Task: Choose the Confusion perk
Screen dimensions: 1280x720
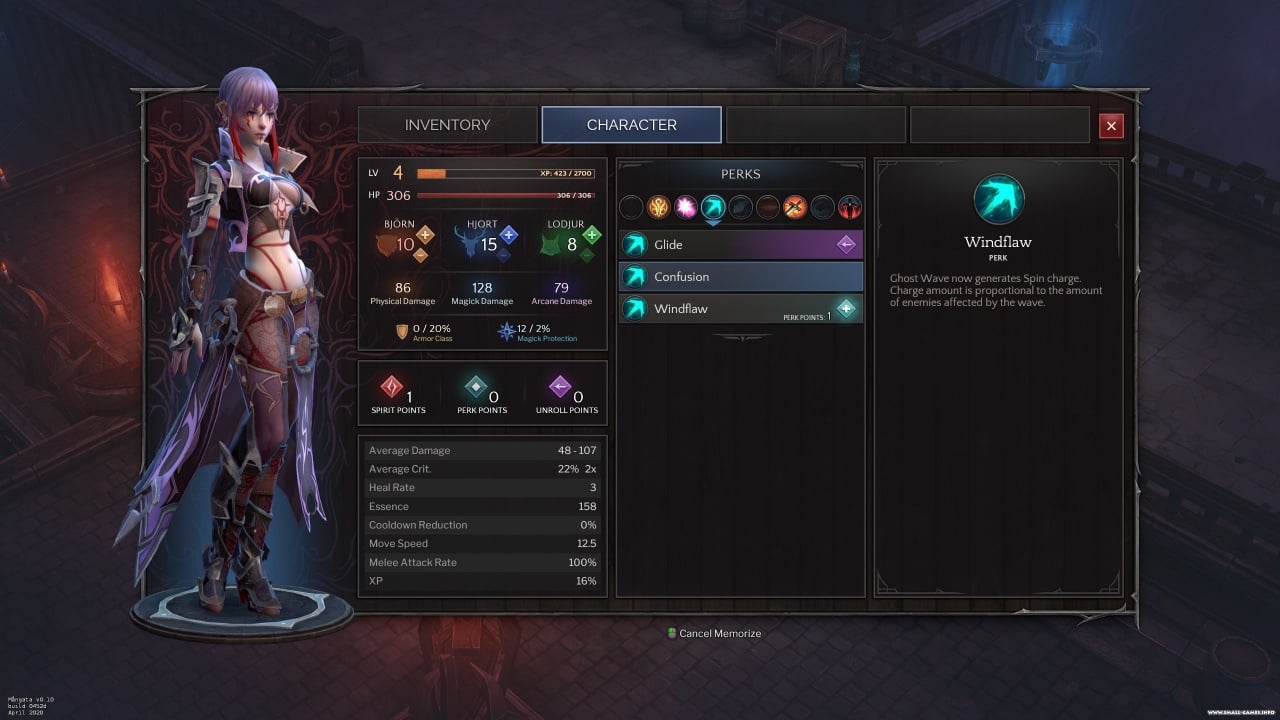Action: (740, 277)
